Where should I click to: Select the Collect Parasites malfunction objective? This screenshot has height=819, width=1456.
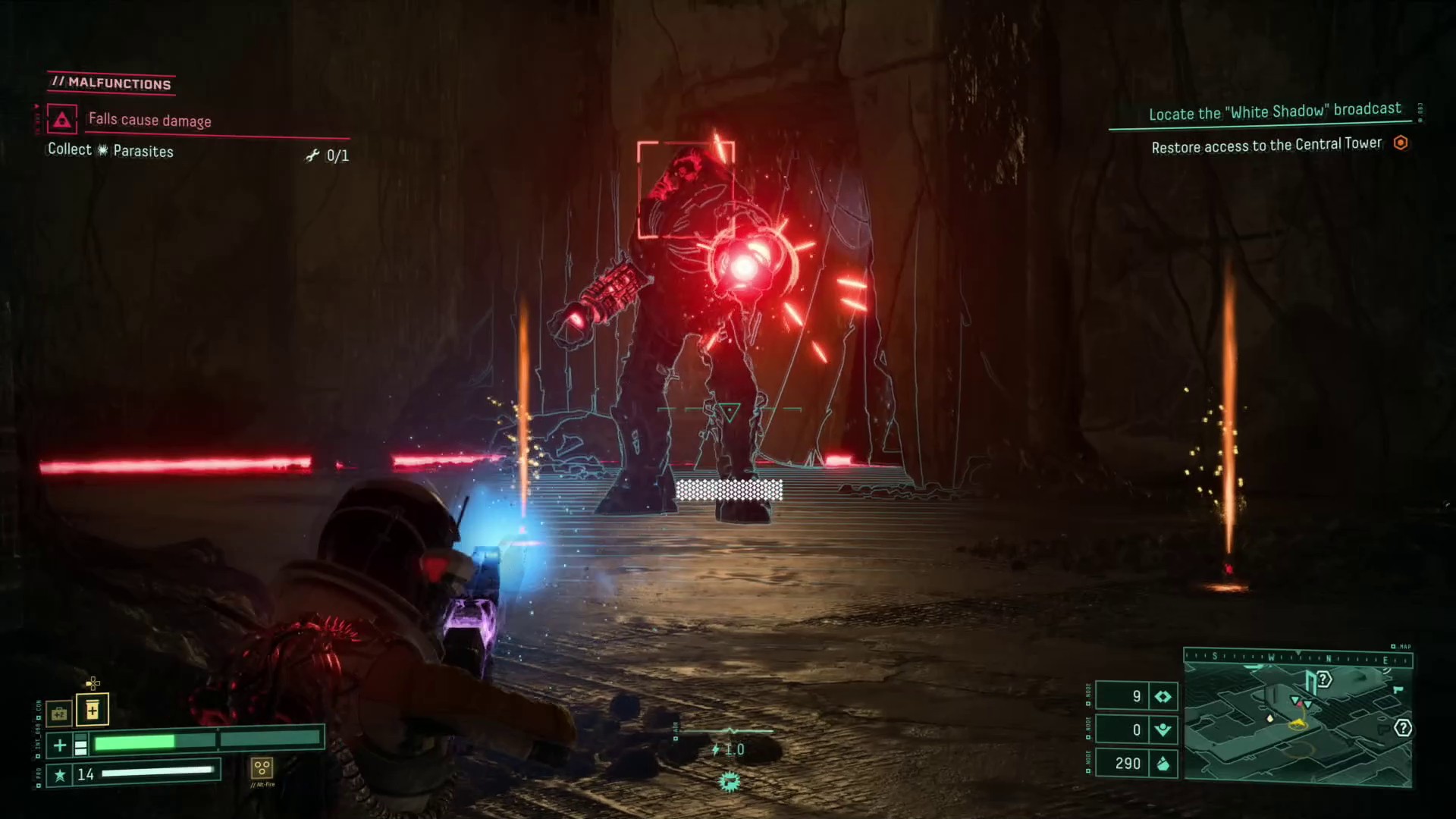pyautogui.click(x=111, y=150)
